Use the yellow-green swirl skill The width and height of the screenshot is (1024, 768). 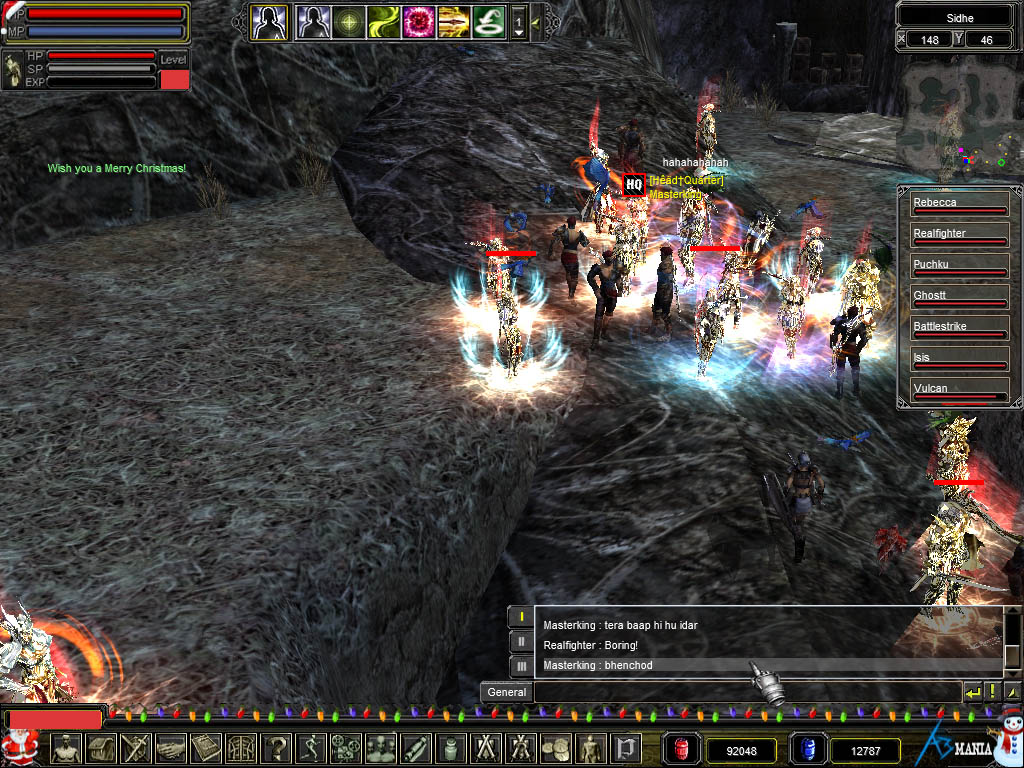pos(383,21)
